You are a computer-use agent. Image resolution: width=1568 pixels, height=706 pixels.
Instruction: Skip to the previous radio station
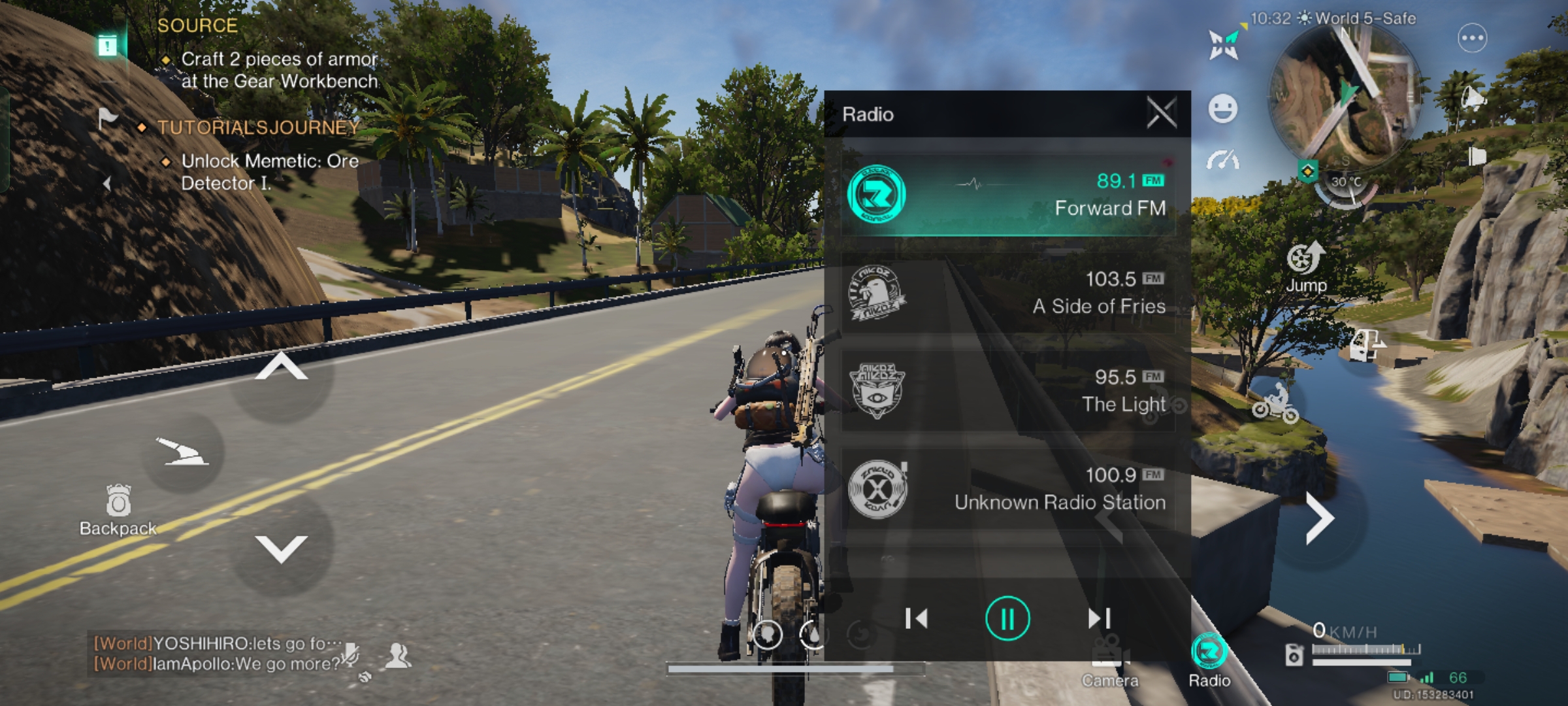pyautogui.click(x=916, y=618)
